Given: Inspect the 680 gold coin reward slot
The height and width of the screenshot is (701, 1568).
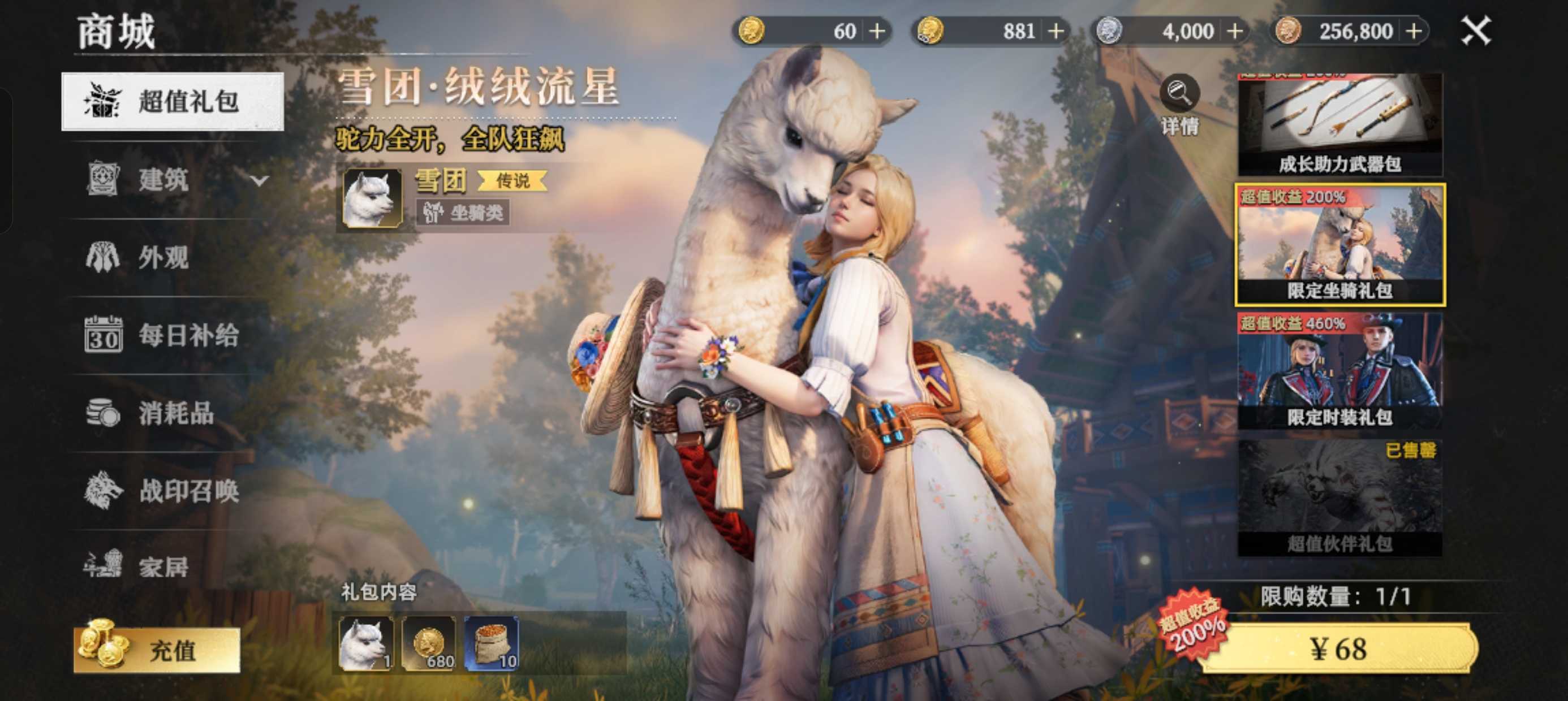Looking at the screenshot, I should (429, 643).
